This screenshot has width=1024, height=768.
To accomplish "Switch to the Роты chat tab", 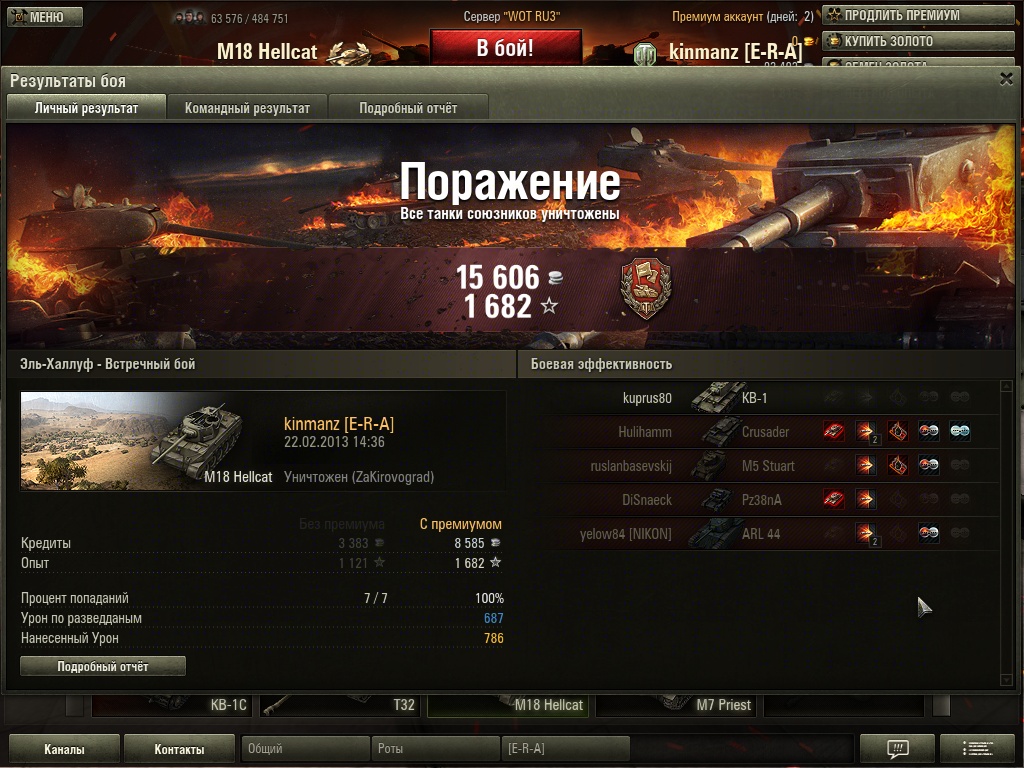I will (435, 749).
